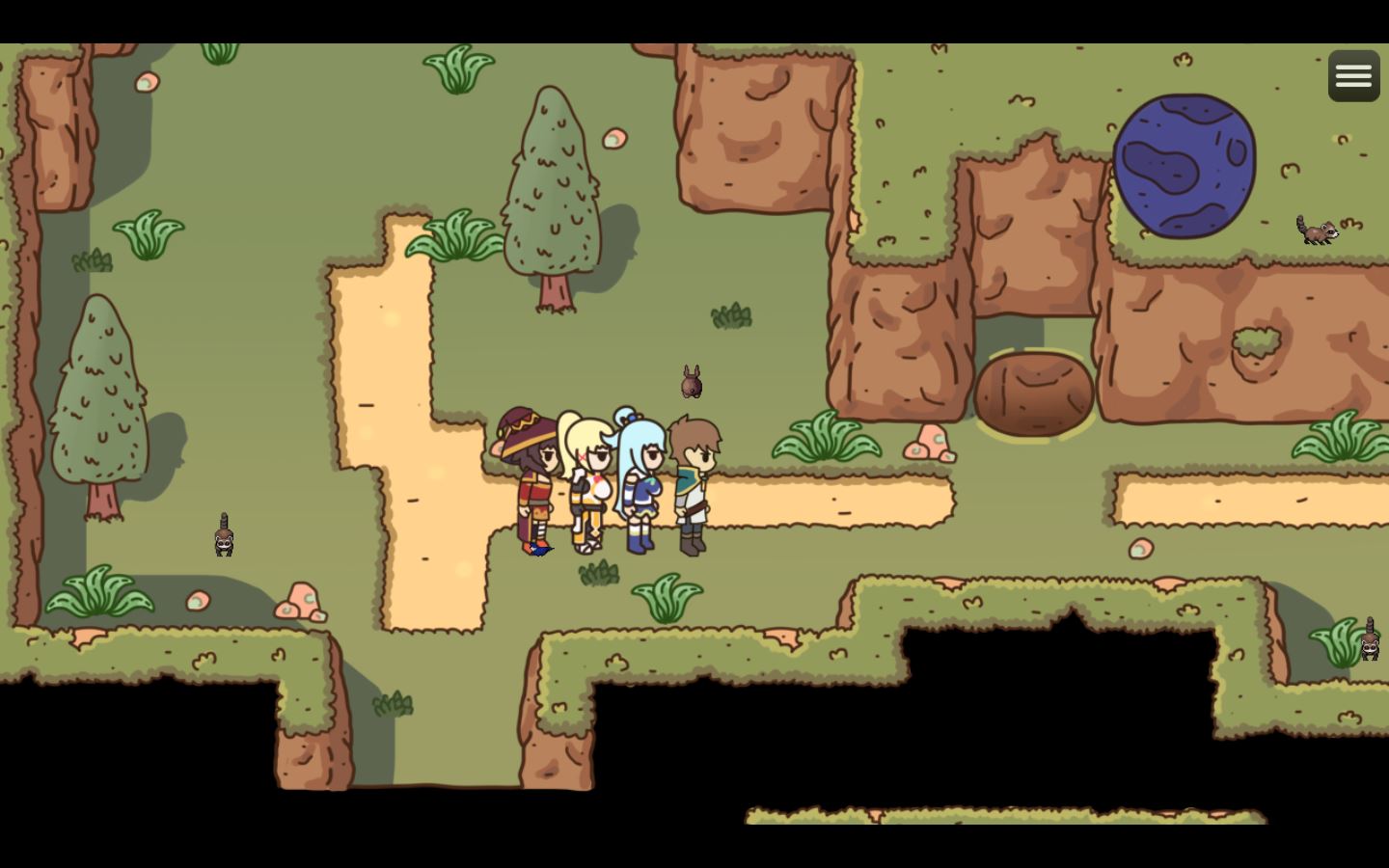The height and width of the screenshot is (868, 1389).
Task: Click the boulder sitting in the highlighted pit
Action: (1035, 393)
